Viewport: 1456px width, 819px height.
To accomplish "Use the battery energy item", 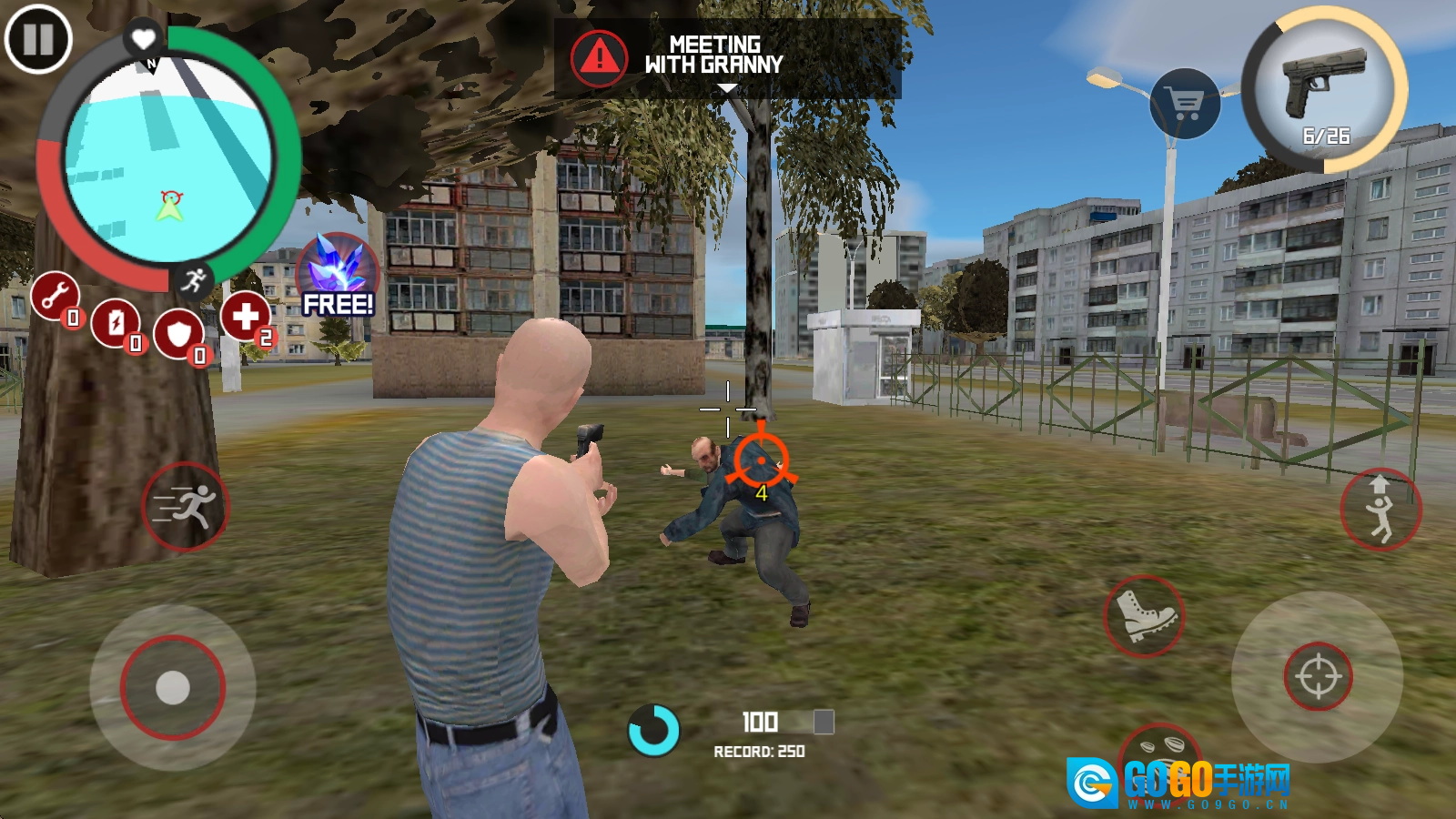I will click(116, 322).
